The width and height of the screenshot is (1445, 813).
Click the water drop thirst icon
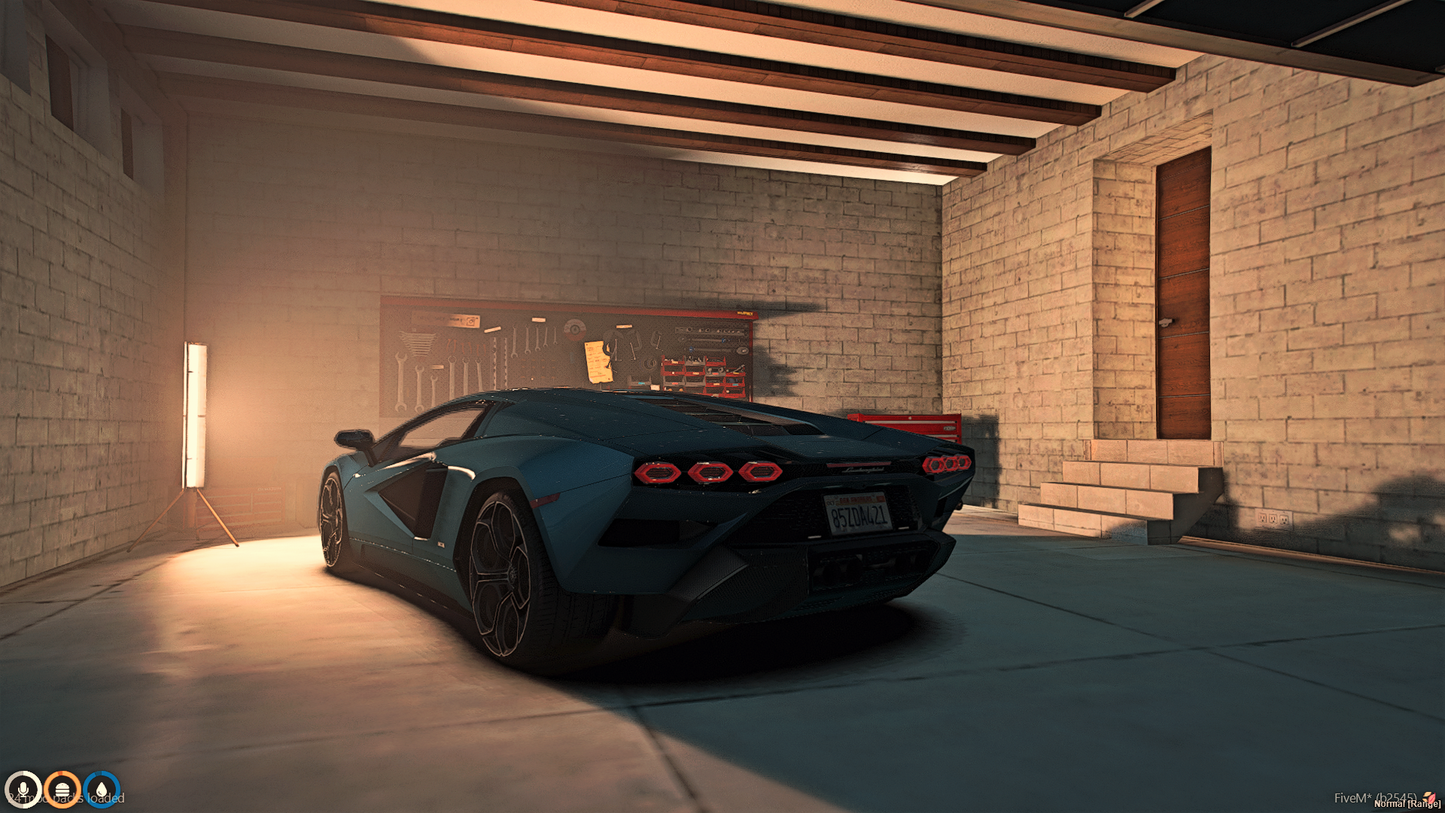pos(102,790)
